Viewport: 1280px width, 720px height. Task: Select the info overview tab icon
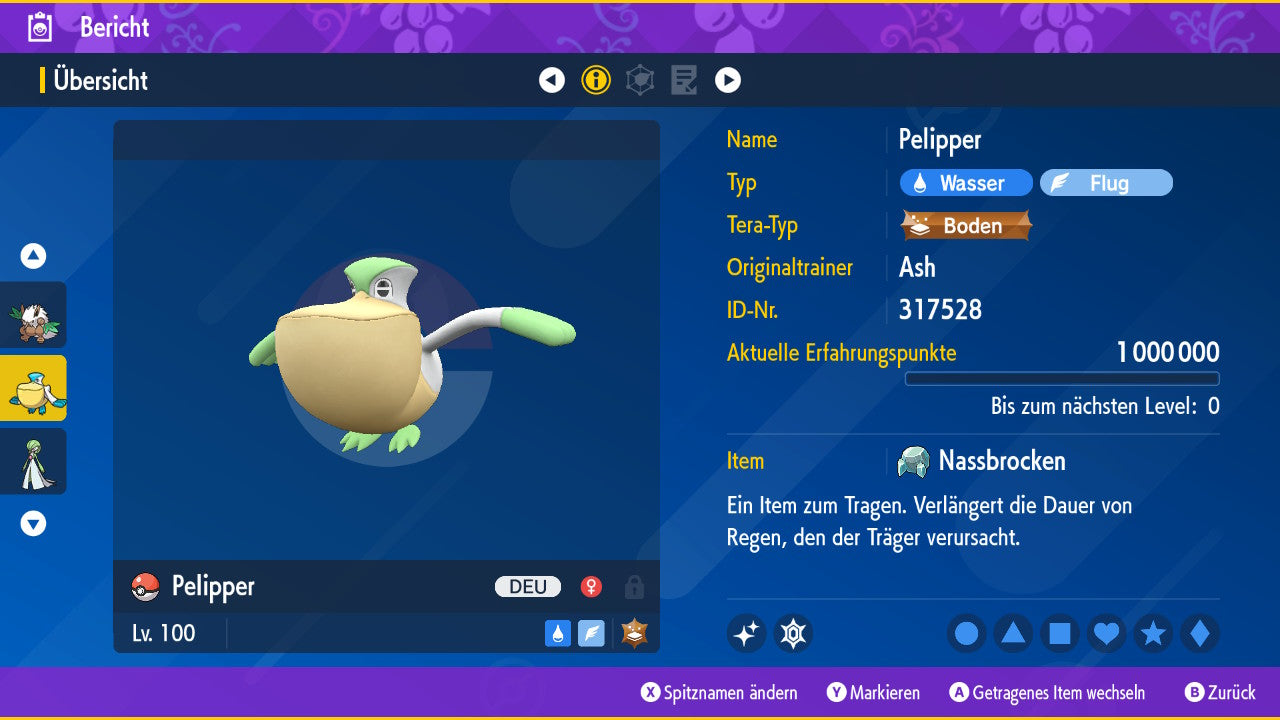point(596,80)
